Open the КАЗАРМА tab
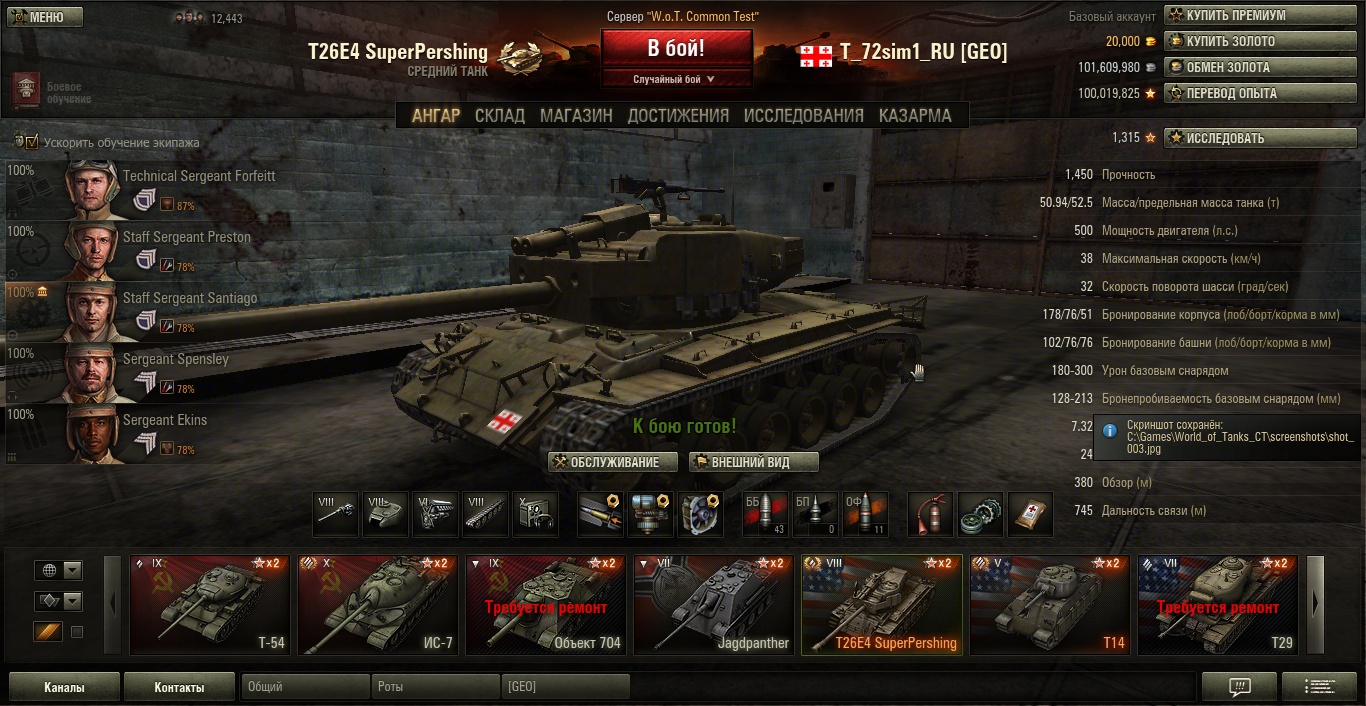This screenshot has height=706, width=1366. tap(915, 116)
